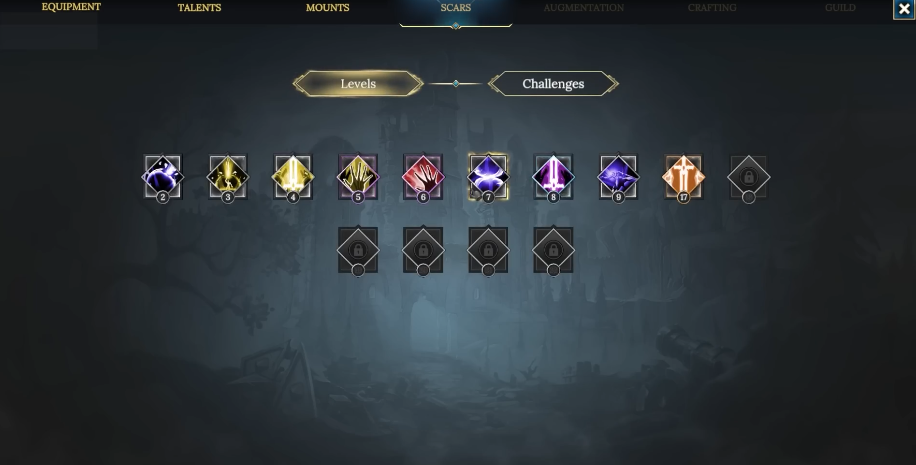Screen dimensions: 916x465
Task: Switch to the Crafting tab
Action: (712, 8)
